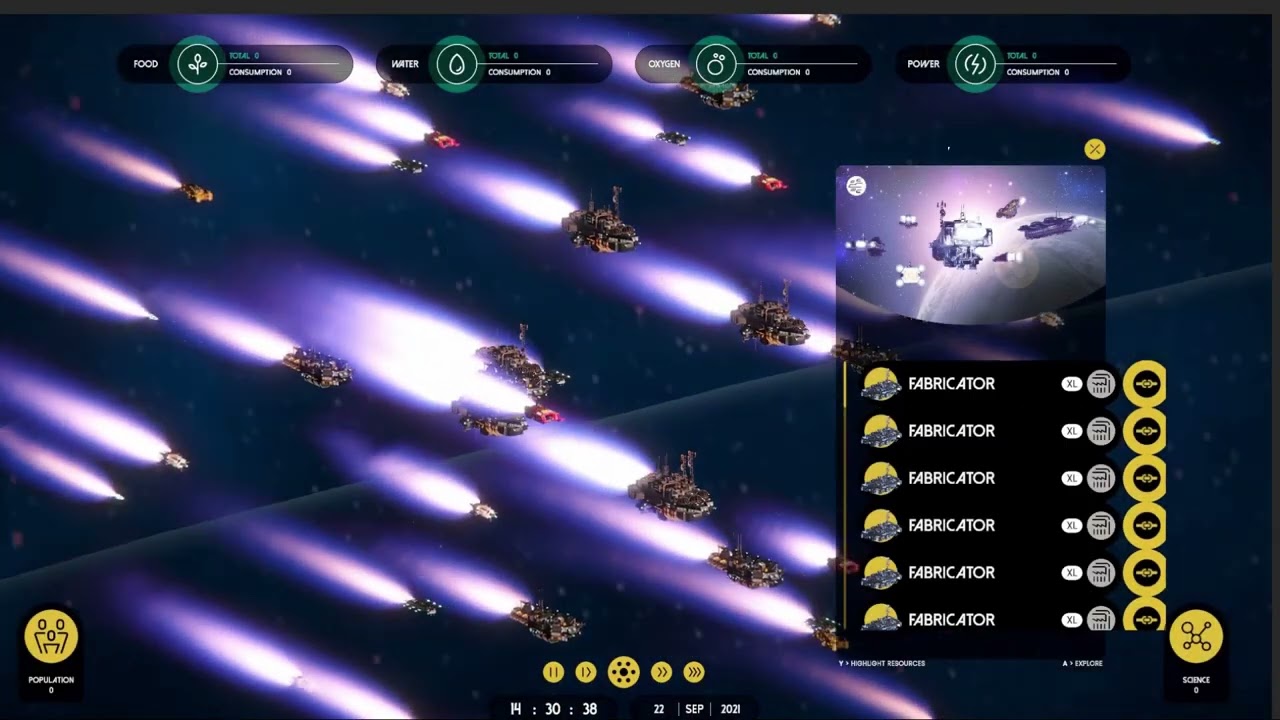Open the Science panel
The height and width of the screenshot is (720, 1280).
1196,637
